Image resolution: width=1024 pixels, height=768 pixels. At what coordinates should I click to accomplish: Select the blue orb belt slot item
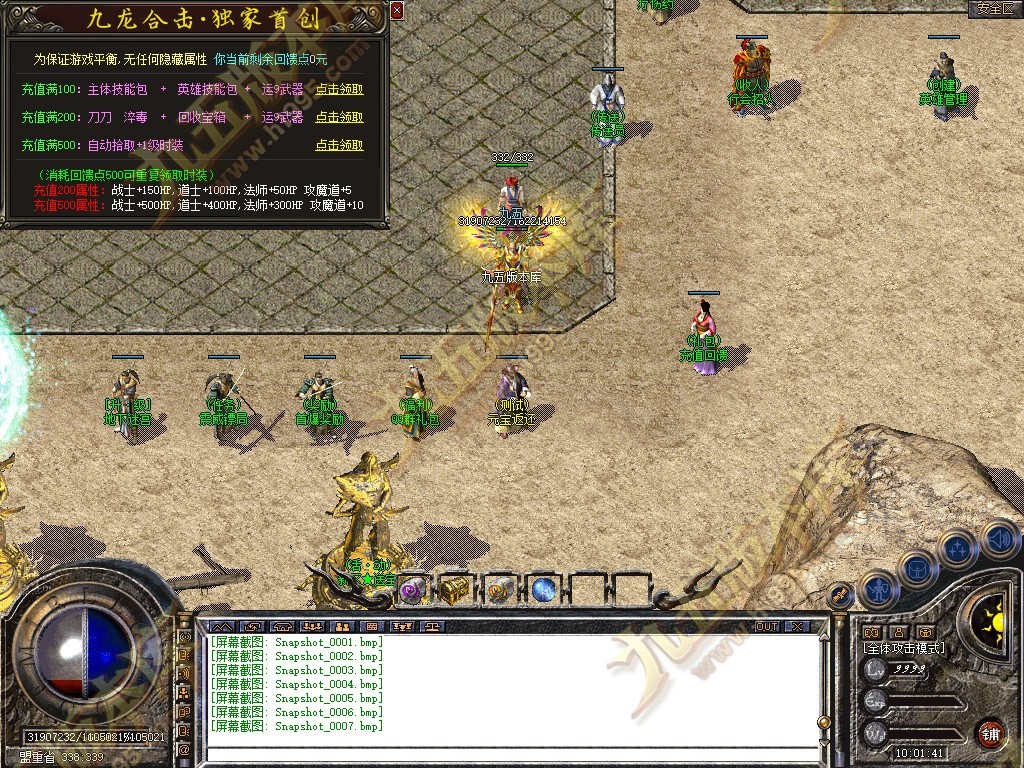[x=543, y=589]
